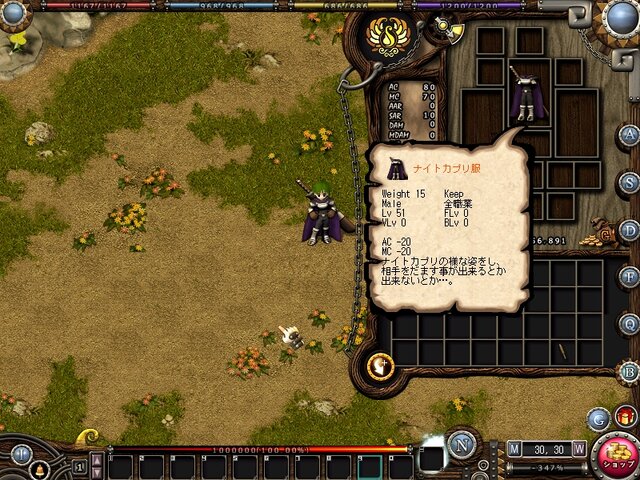Viewport: 640px width, 480px height.
Task: Pick the small stick item in bag
Action: tap(561, 351)
